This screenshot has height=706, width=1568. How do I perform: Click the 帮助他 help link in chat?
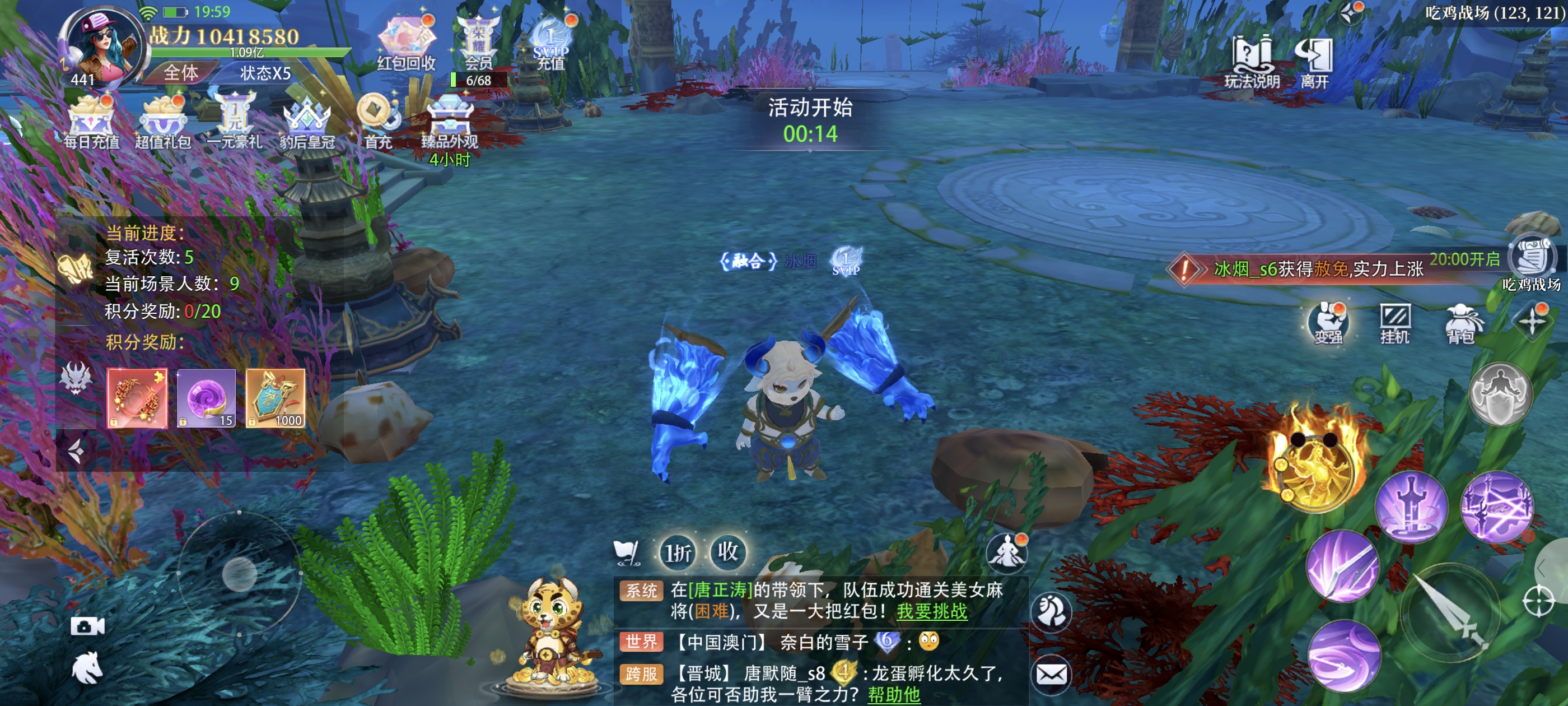click(x=894, y=694)
